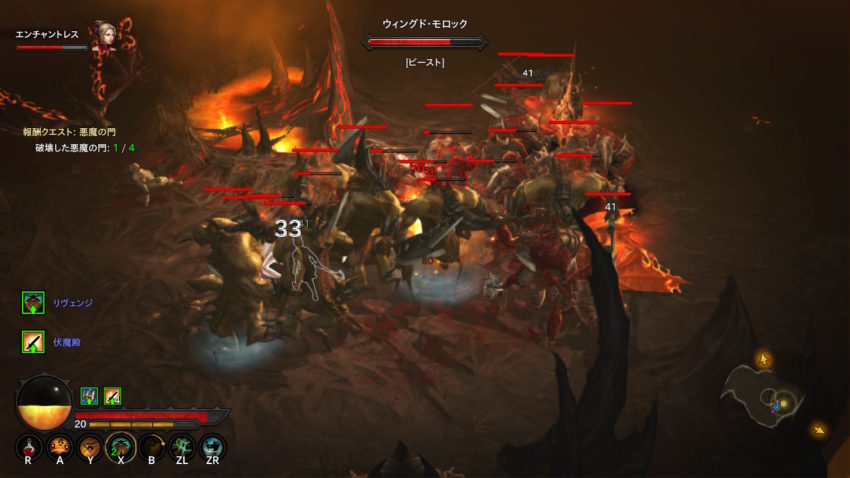Click the upward objective arrow marker on minimap
The width and height of the screenshot is (850, 478).
(764, 358)
